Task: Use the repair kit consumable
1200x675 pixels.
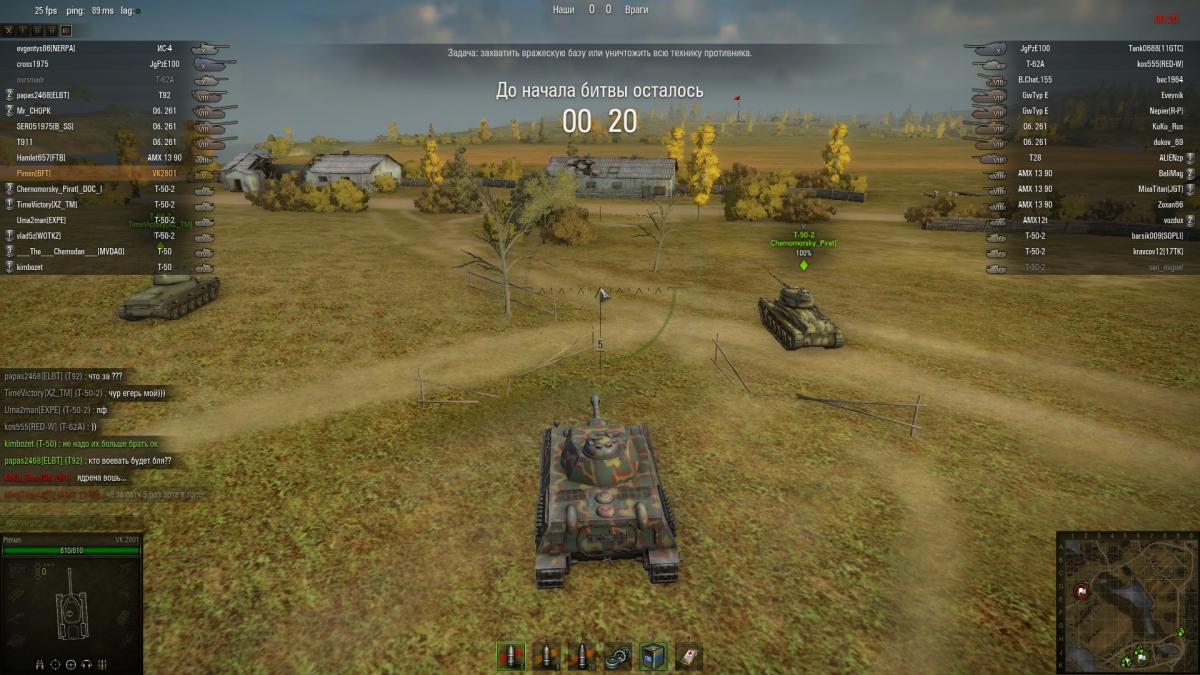Action: tap(618, 656)
